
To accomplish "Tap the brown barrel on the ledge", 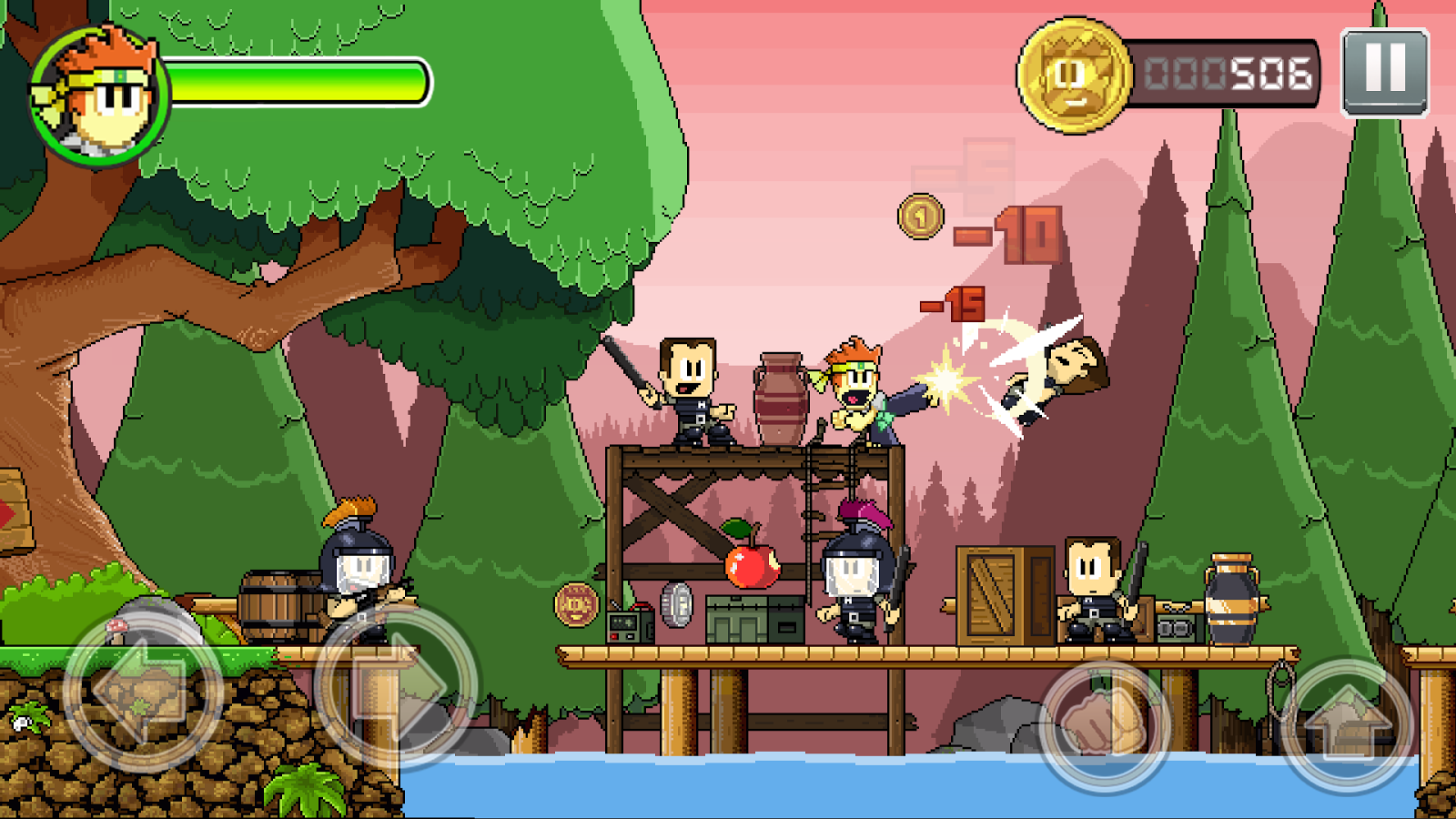I will click(273, 605).
